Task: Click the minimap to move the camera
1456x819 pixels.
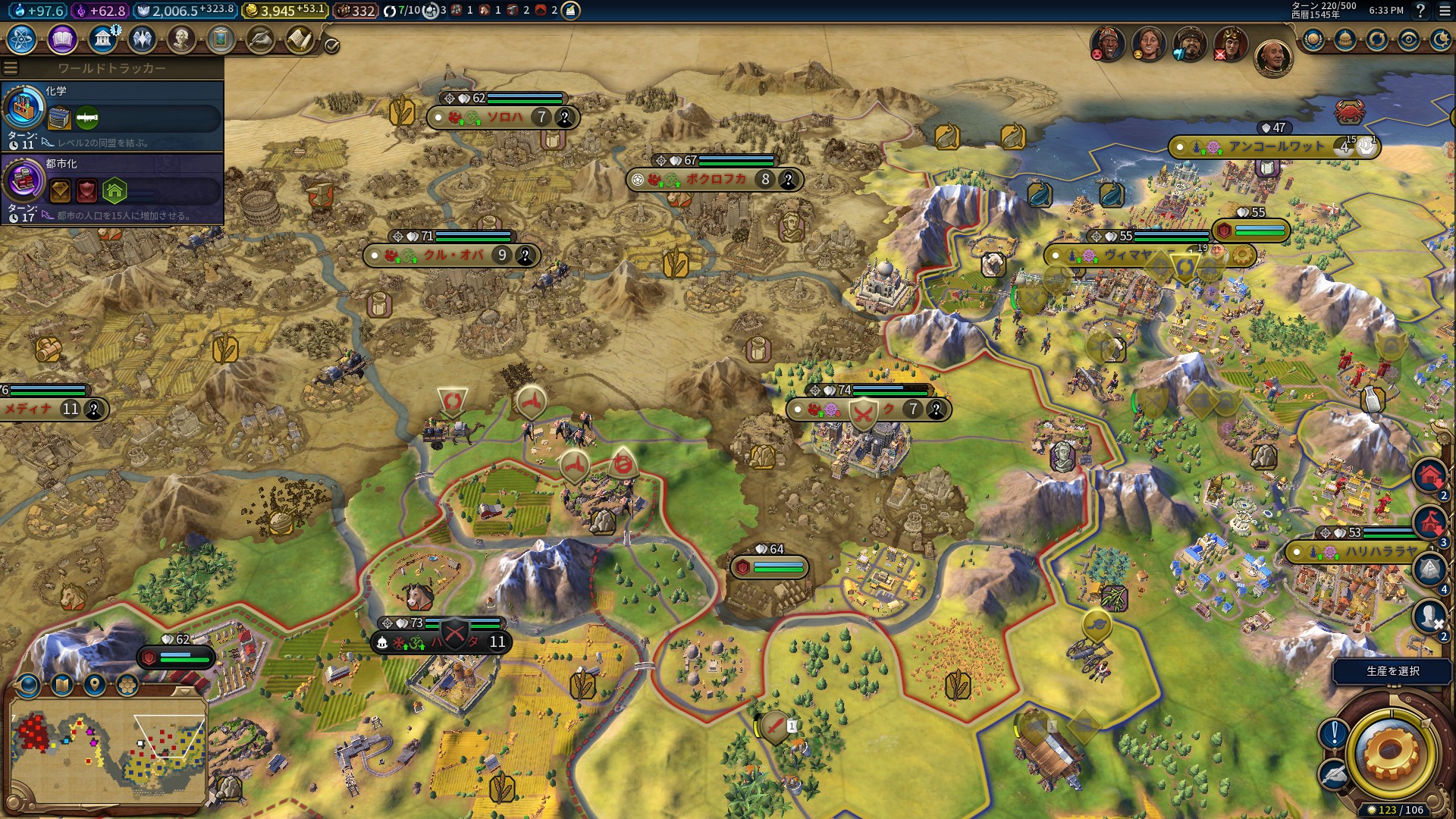Action: pos(106,751)
